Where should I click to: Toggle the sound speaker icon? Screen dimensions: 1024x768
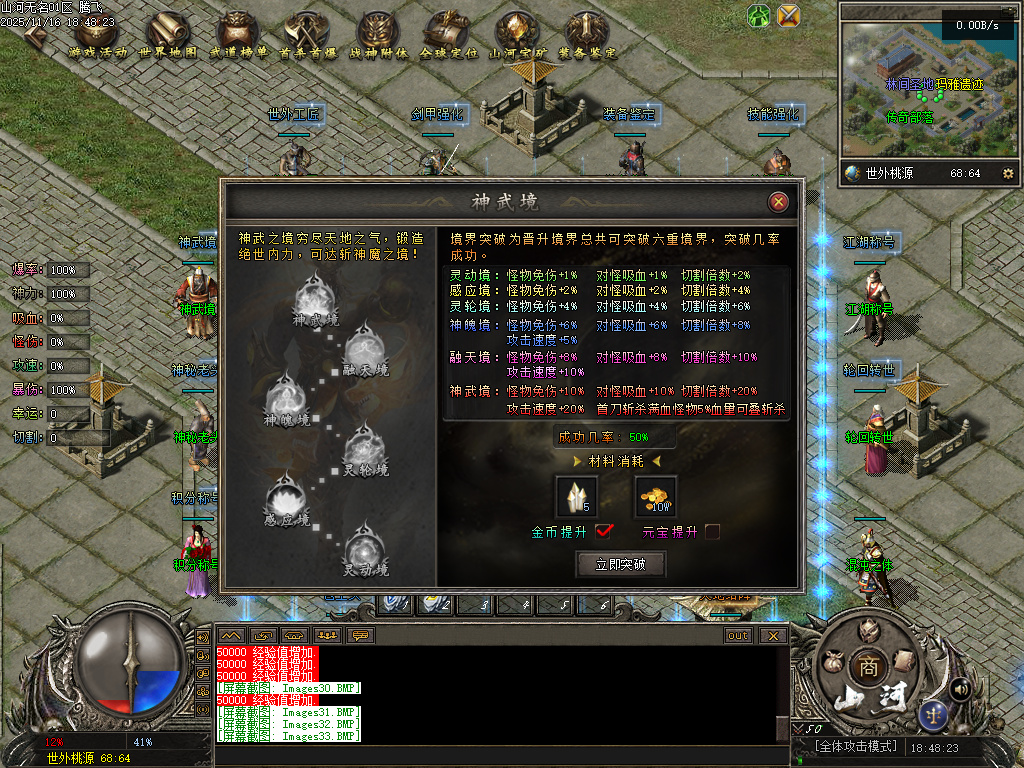pyautogui.click(x=961, y=689)
